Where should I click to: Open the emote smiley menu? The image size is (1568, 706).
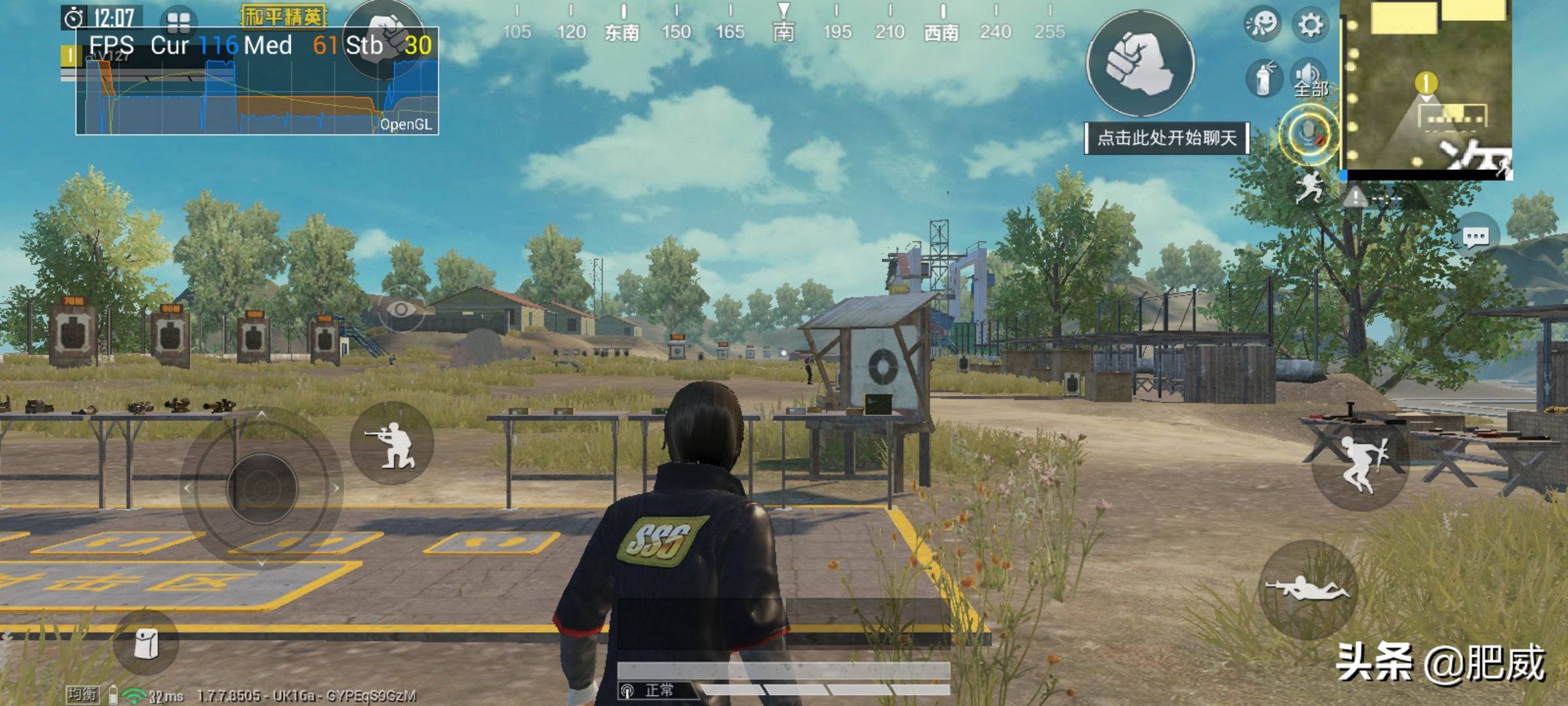tap(1262, 25)
